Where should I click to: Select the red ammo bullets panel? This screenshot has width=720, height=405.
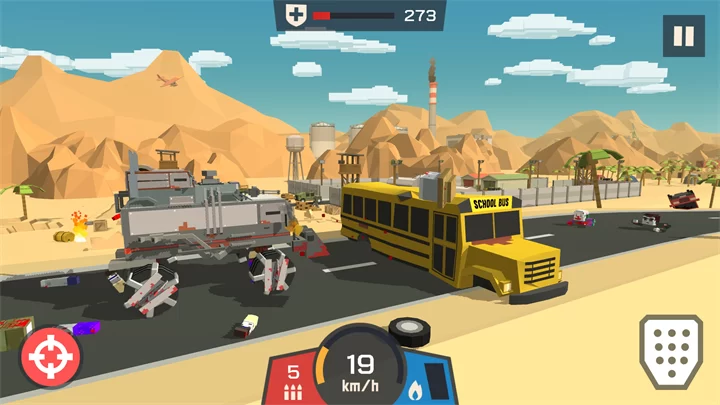(x=291, y=380)
